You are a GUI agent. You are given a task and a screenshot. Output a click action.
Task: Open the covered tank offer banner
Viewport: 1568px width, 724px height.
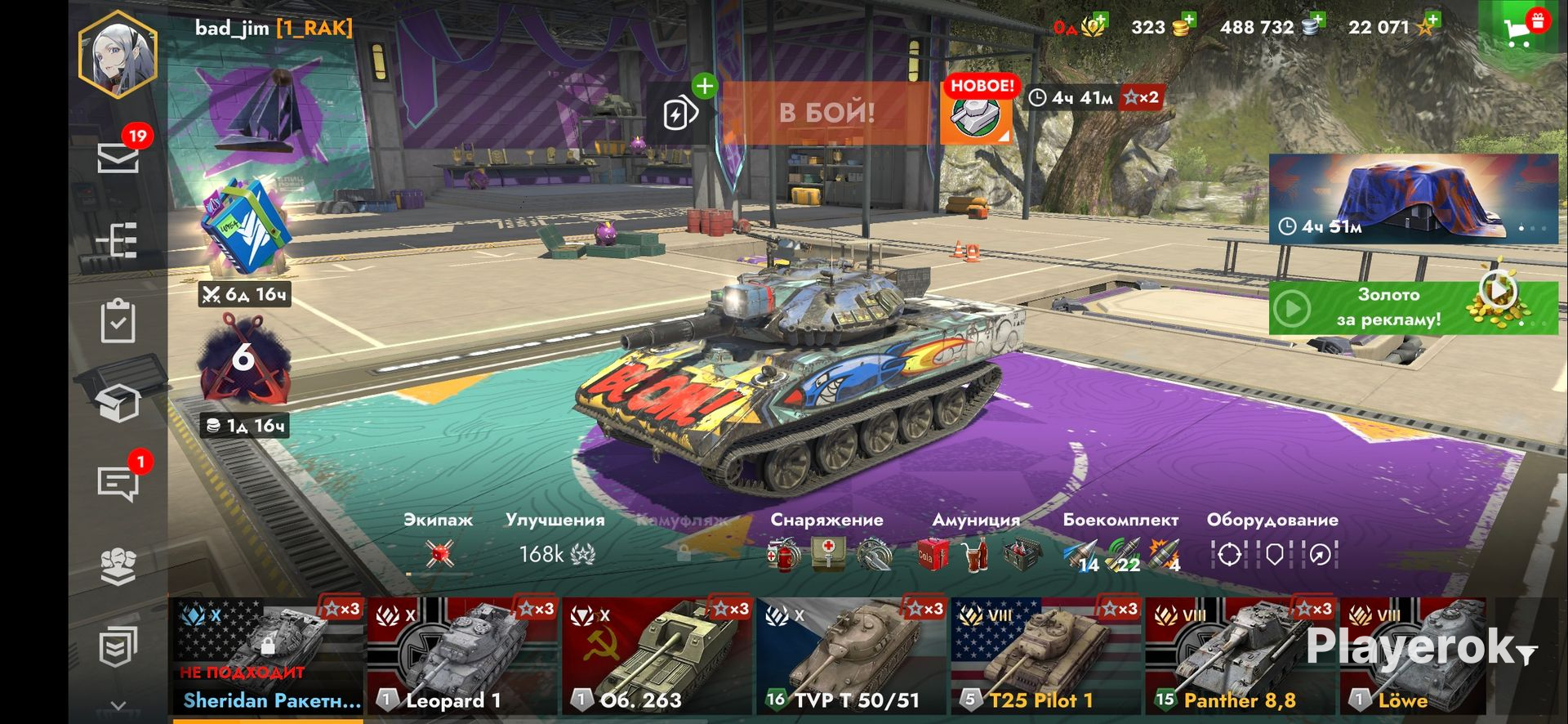[1413, 199]
